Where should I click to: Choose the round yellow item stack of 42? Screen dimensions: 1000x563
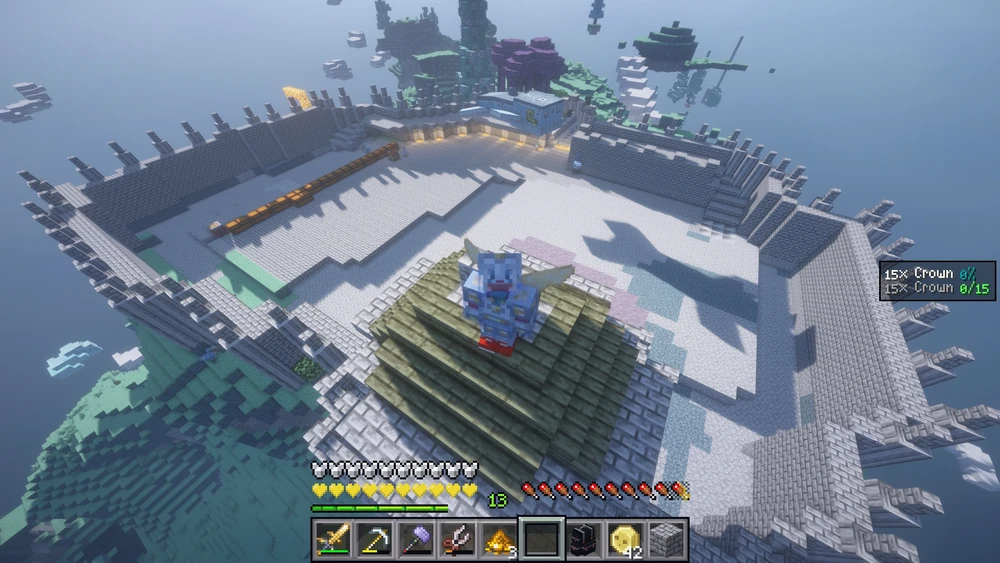pyautogui.click(x=625, y=539)
